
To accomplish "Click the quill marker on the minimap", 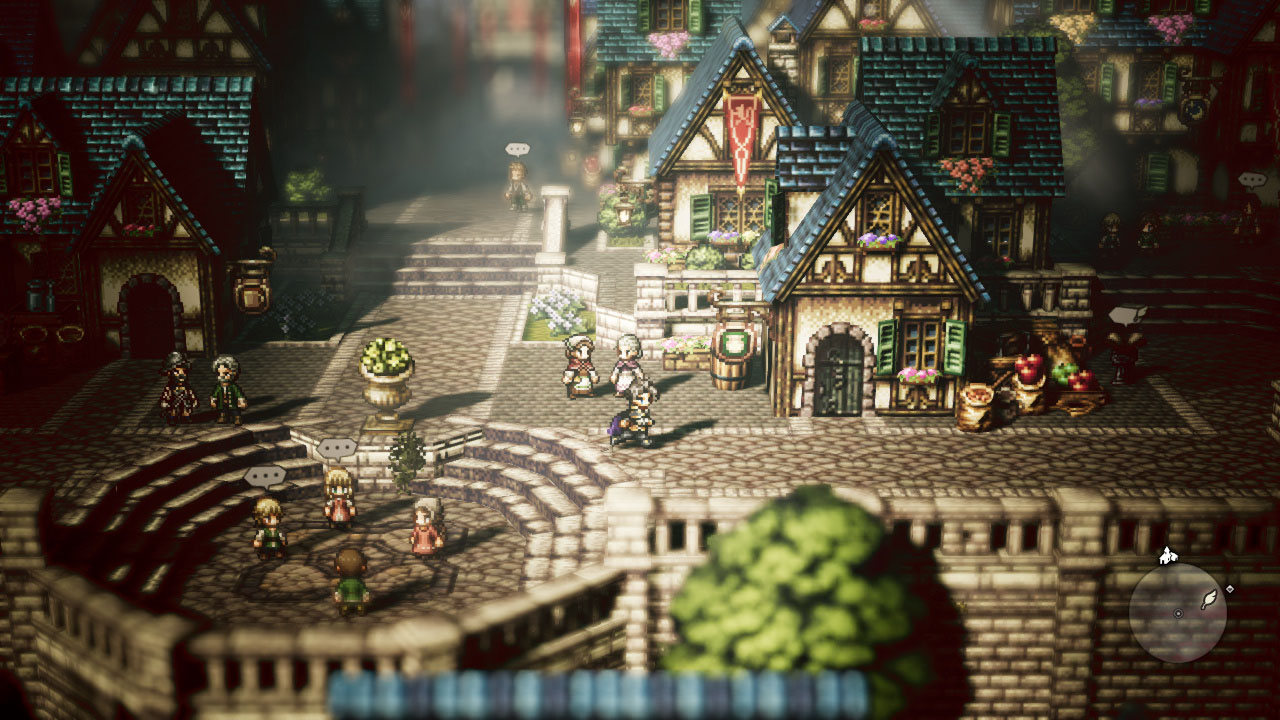I will click(x=1209, y=598).
